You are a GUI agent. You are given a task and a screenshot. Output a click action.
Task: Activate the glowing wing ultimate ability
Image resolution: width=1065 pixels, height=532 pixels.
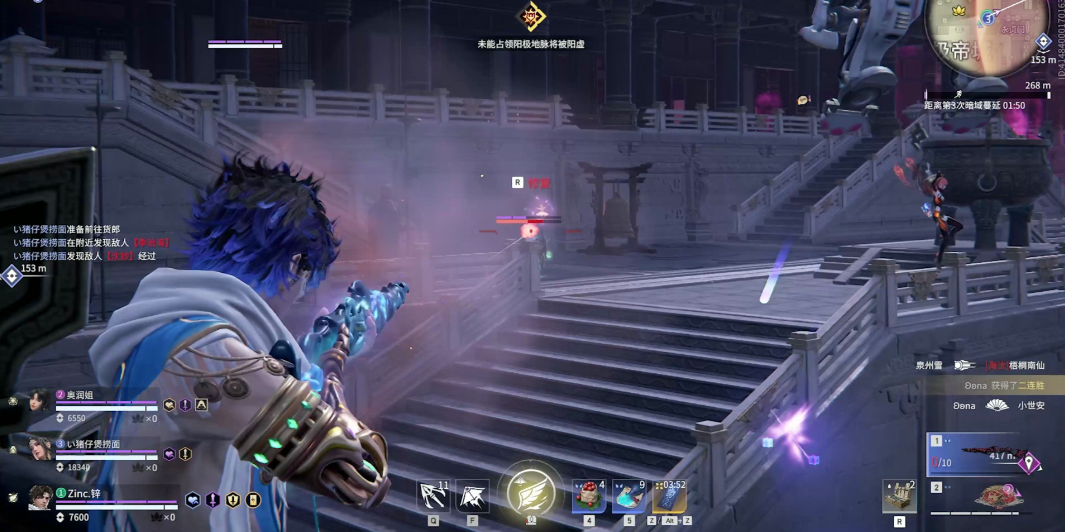pyautogui.click(x=531, y=492)
